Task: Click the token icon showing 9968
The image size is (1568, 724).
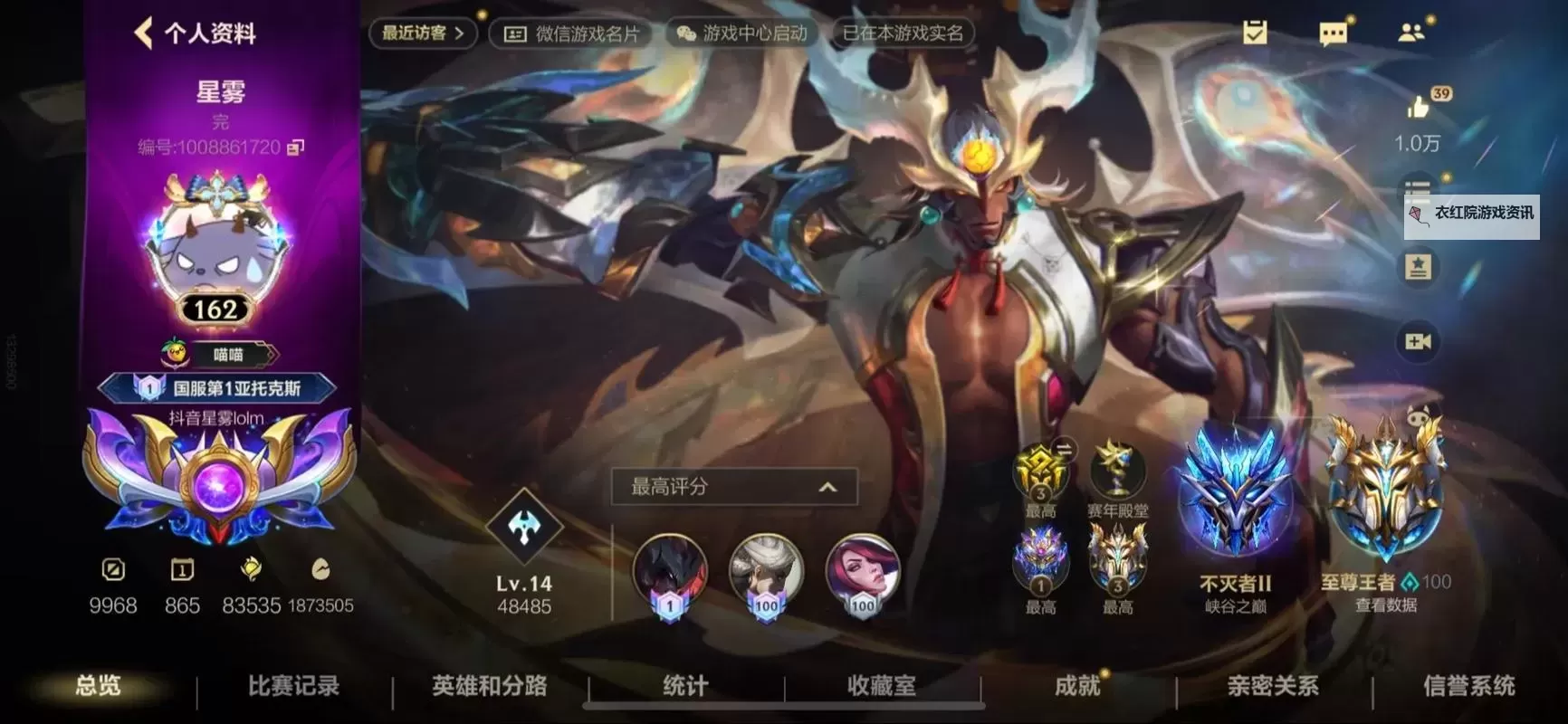Action: pyautogui.click(x=112, y=570)
